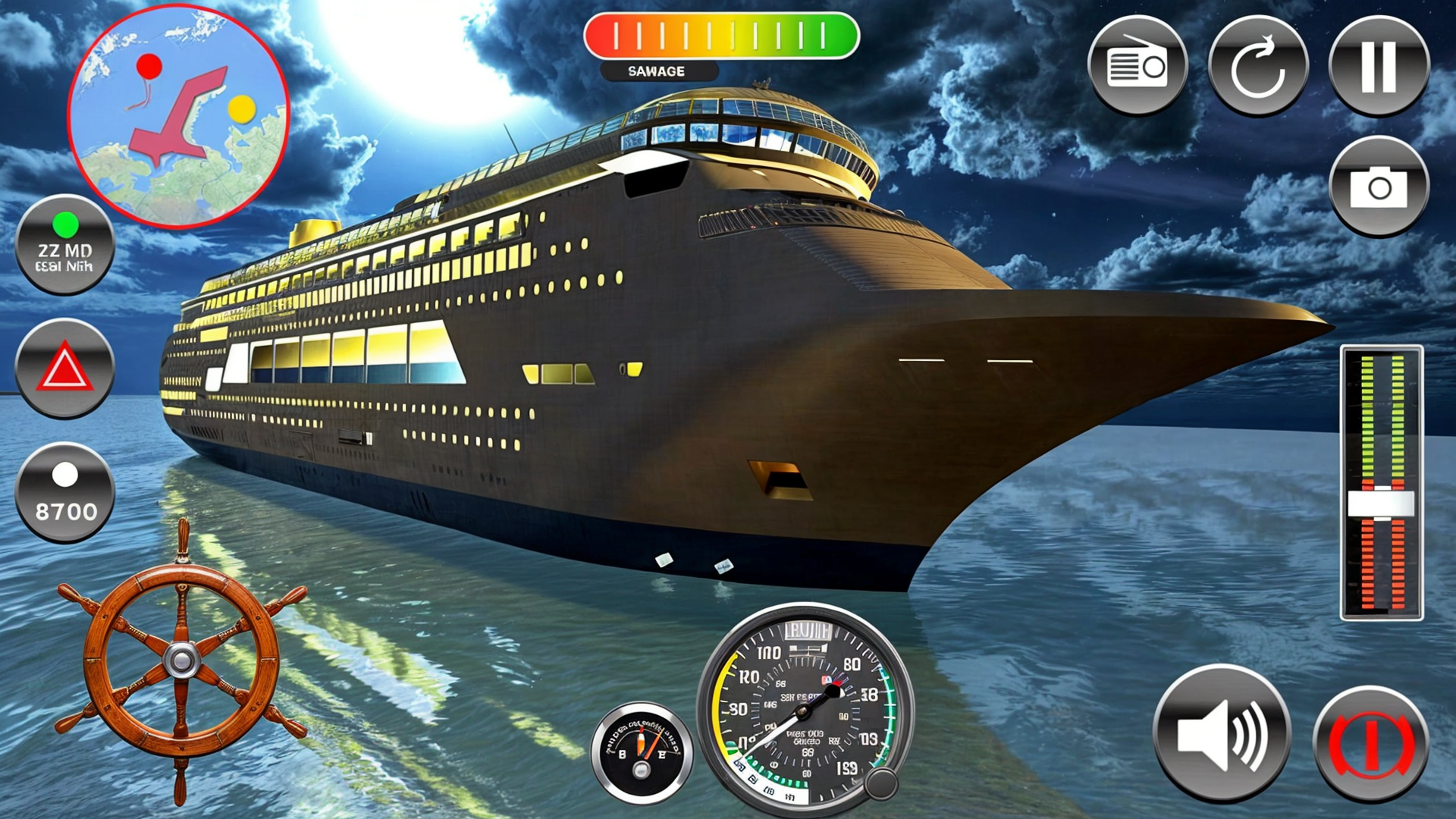
Task: Tap the hazard warning triangle icon
Action: tap(64, 369)
